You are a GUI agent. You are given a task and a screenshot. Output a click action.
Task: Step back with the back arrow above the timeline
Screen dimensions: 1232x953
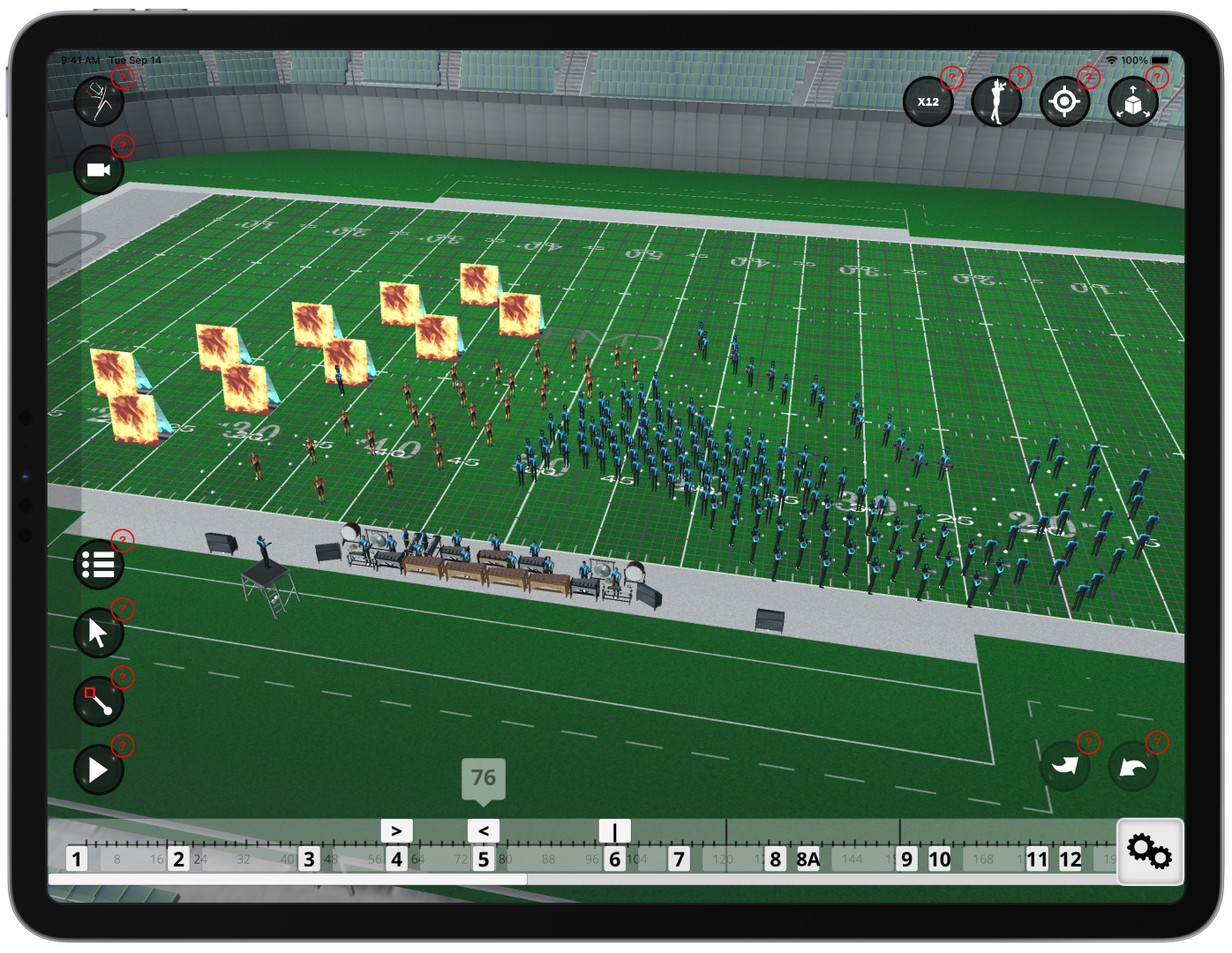click(483, 830)
